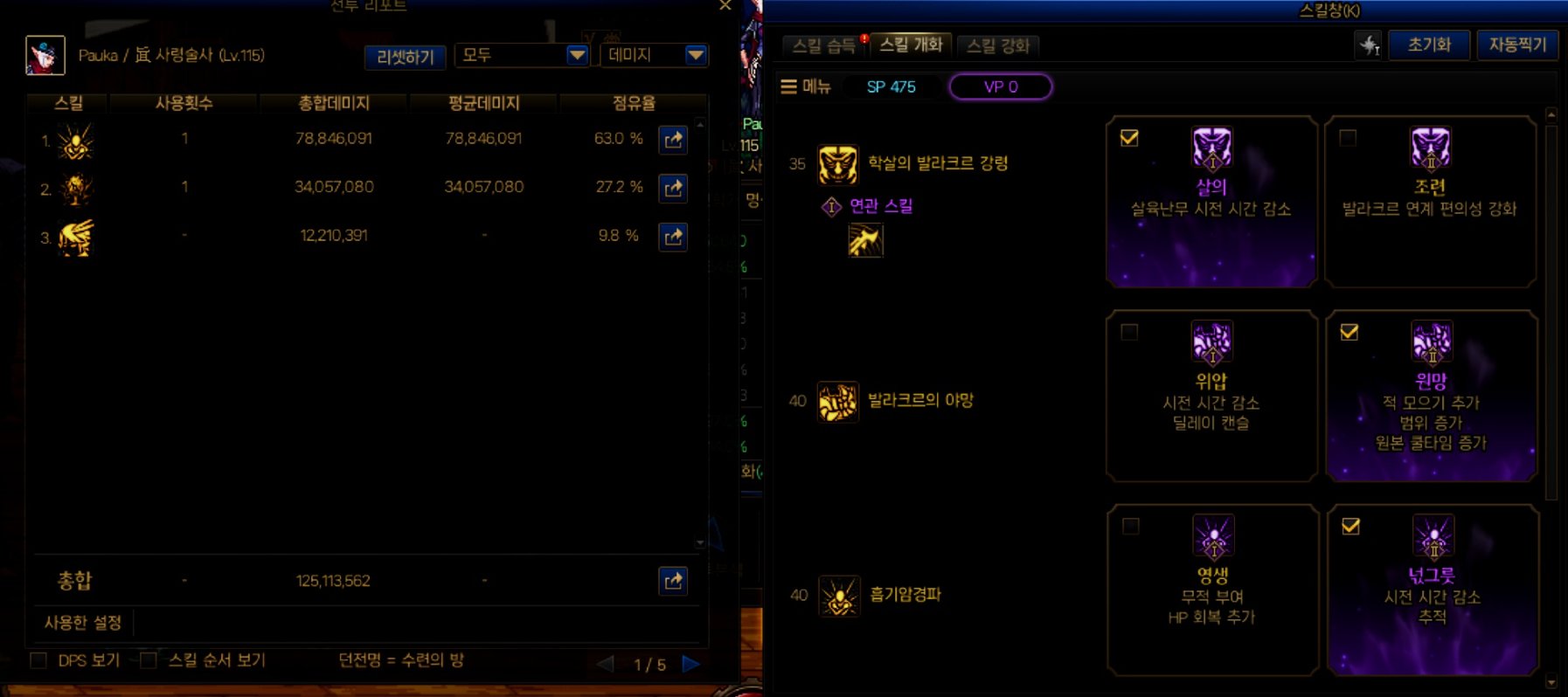Select the 학살의 발라크르 강령 skill icon

pyautogui.click(x=836, y=162)
